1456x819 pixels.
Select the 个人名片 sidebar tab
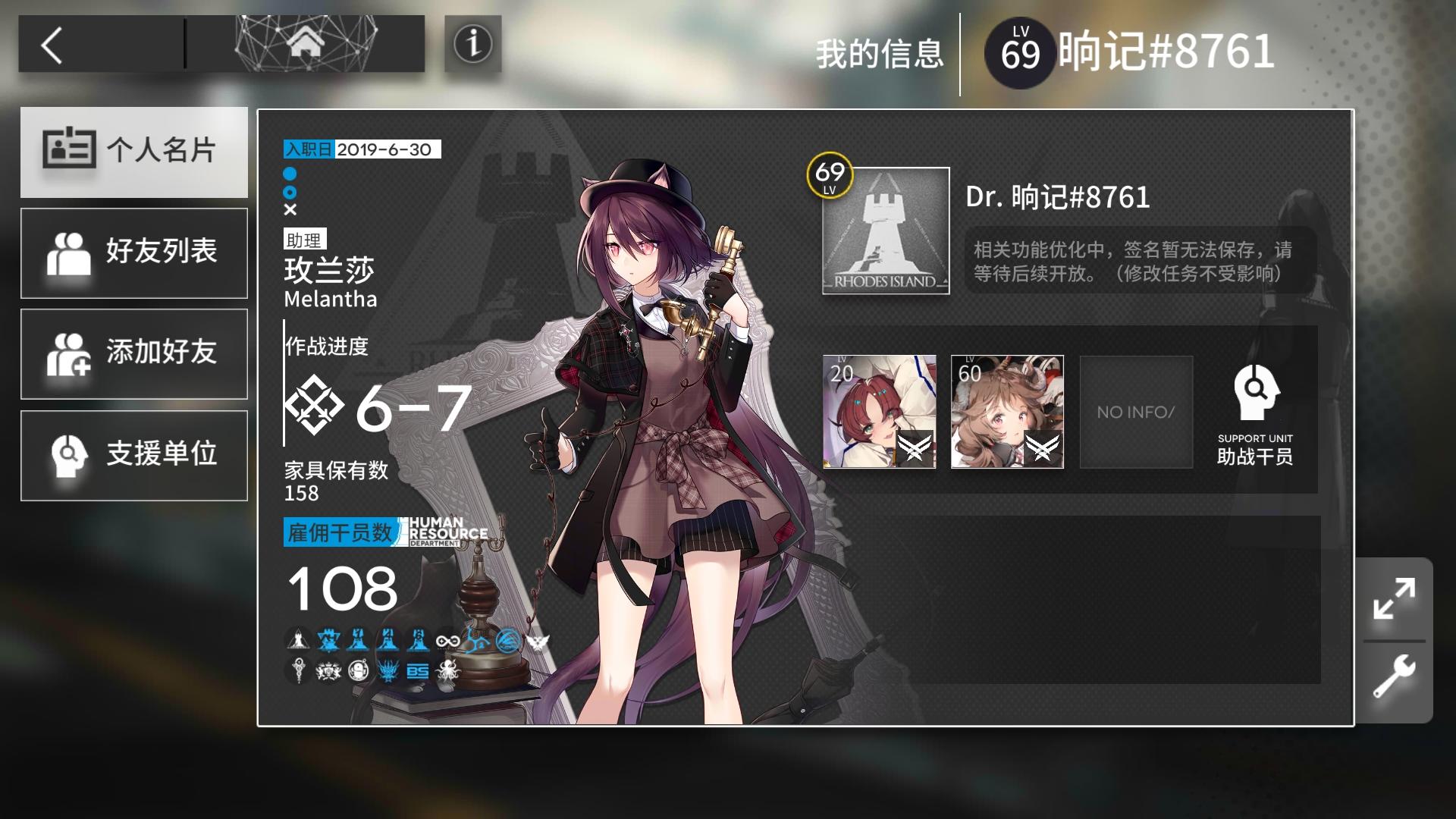(x=134, y=152)
